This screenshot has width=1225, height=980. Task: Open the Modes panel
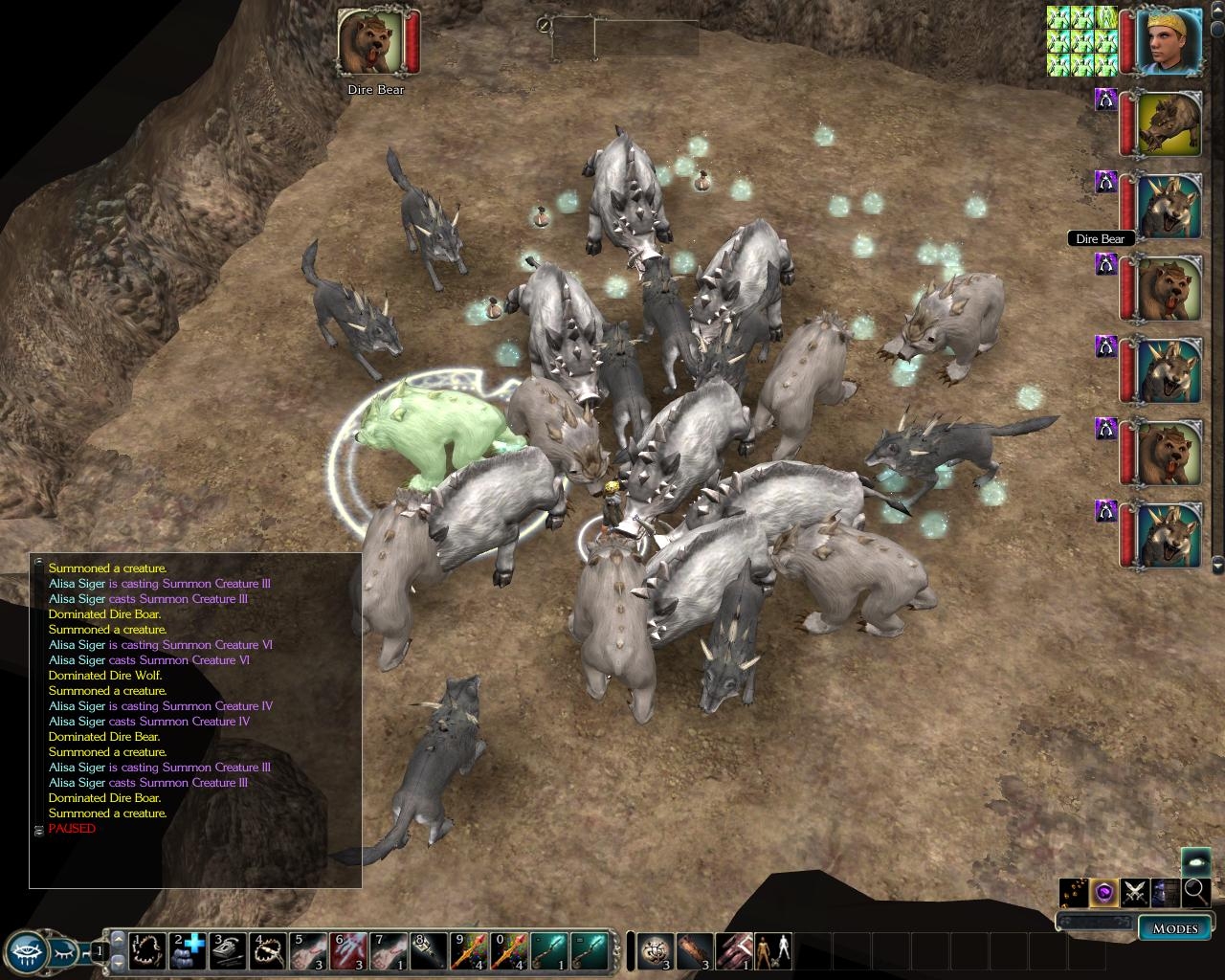point(1174,927)
